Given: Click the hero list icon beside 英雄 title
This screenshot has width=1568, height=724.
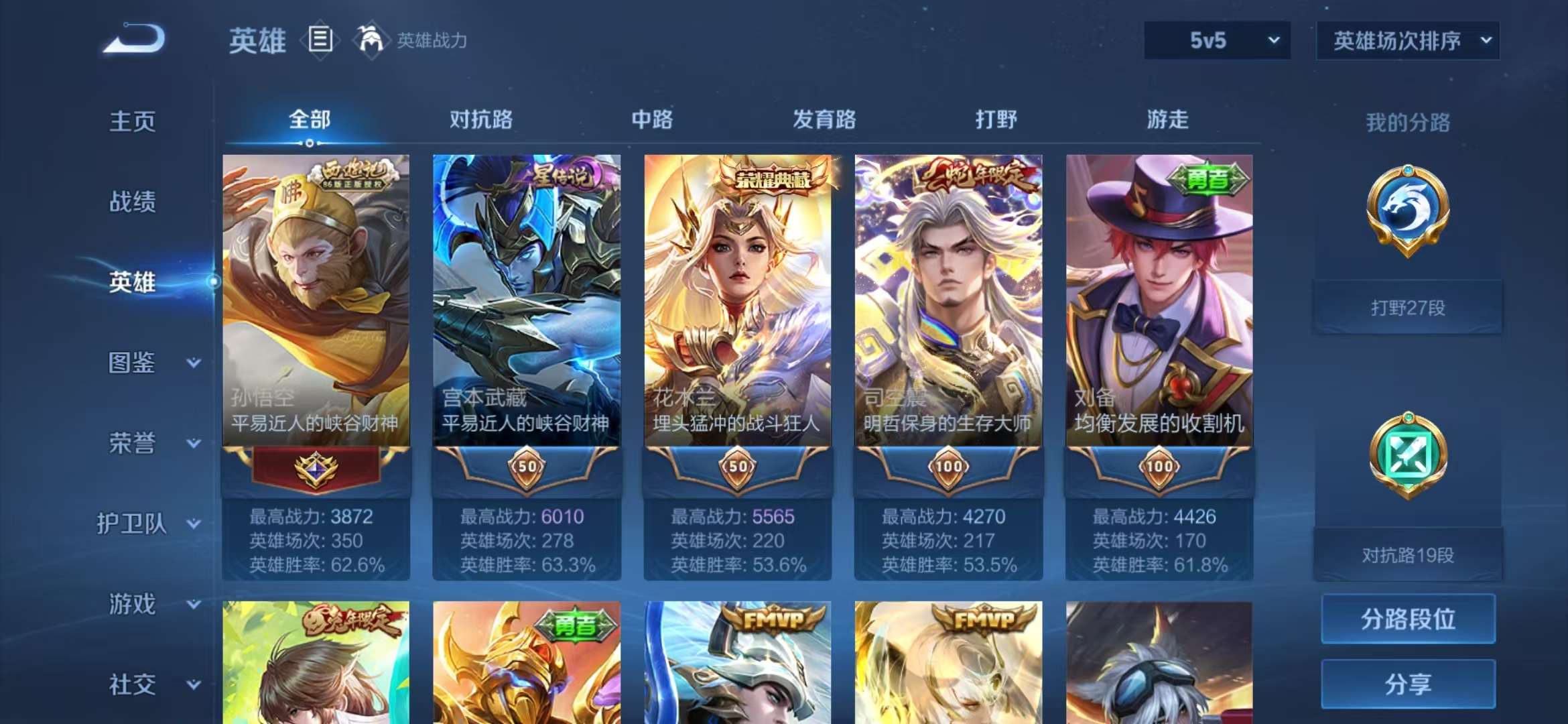Looking at the screenshot, I should (x=320, y=40).
